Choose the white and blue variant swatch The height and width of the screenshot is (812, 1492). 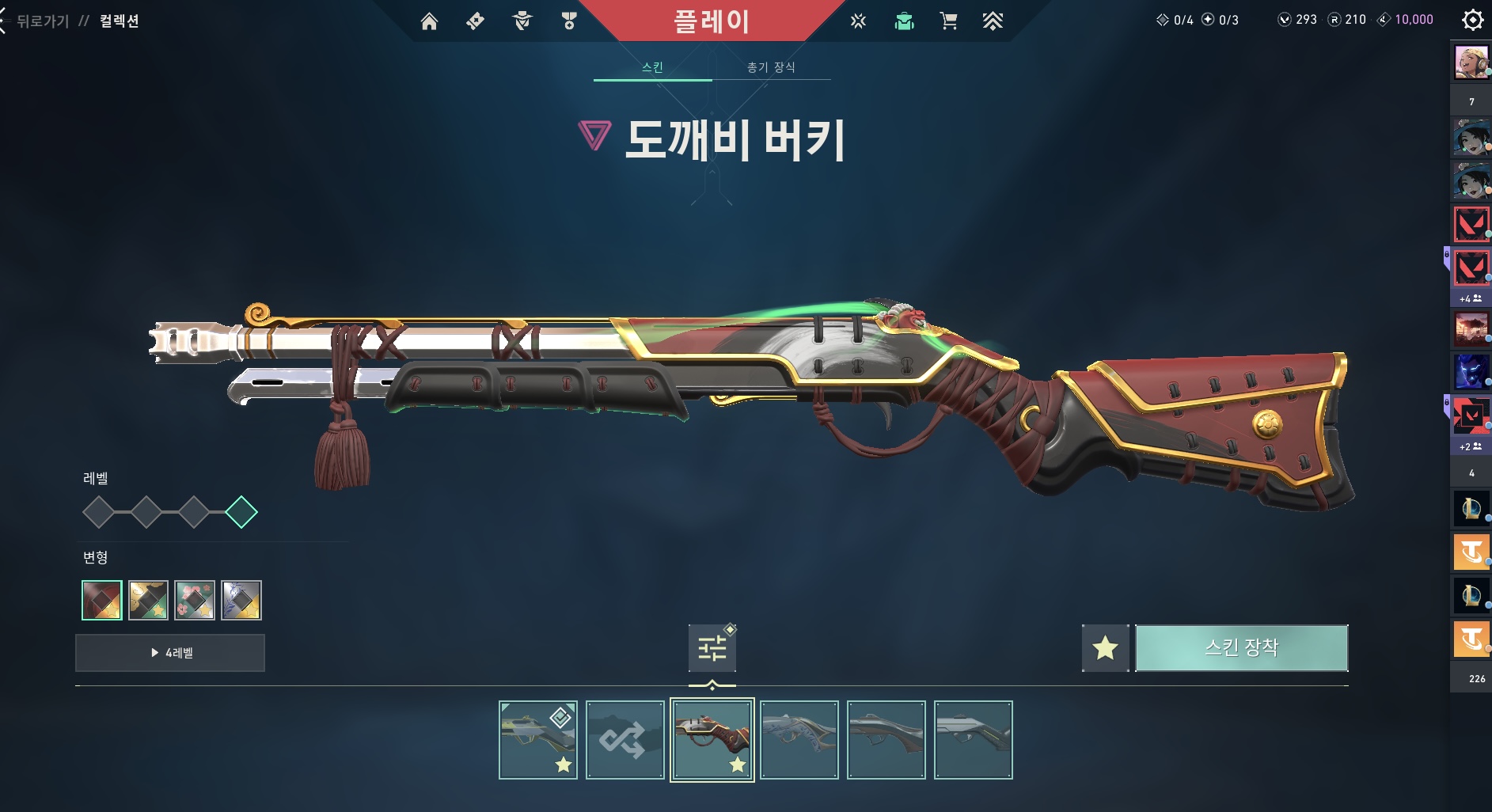[241, 600]
